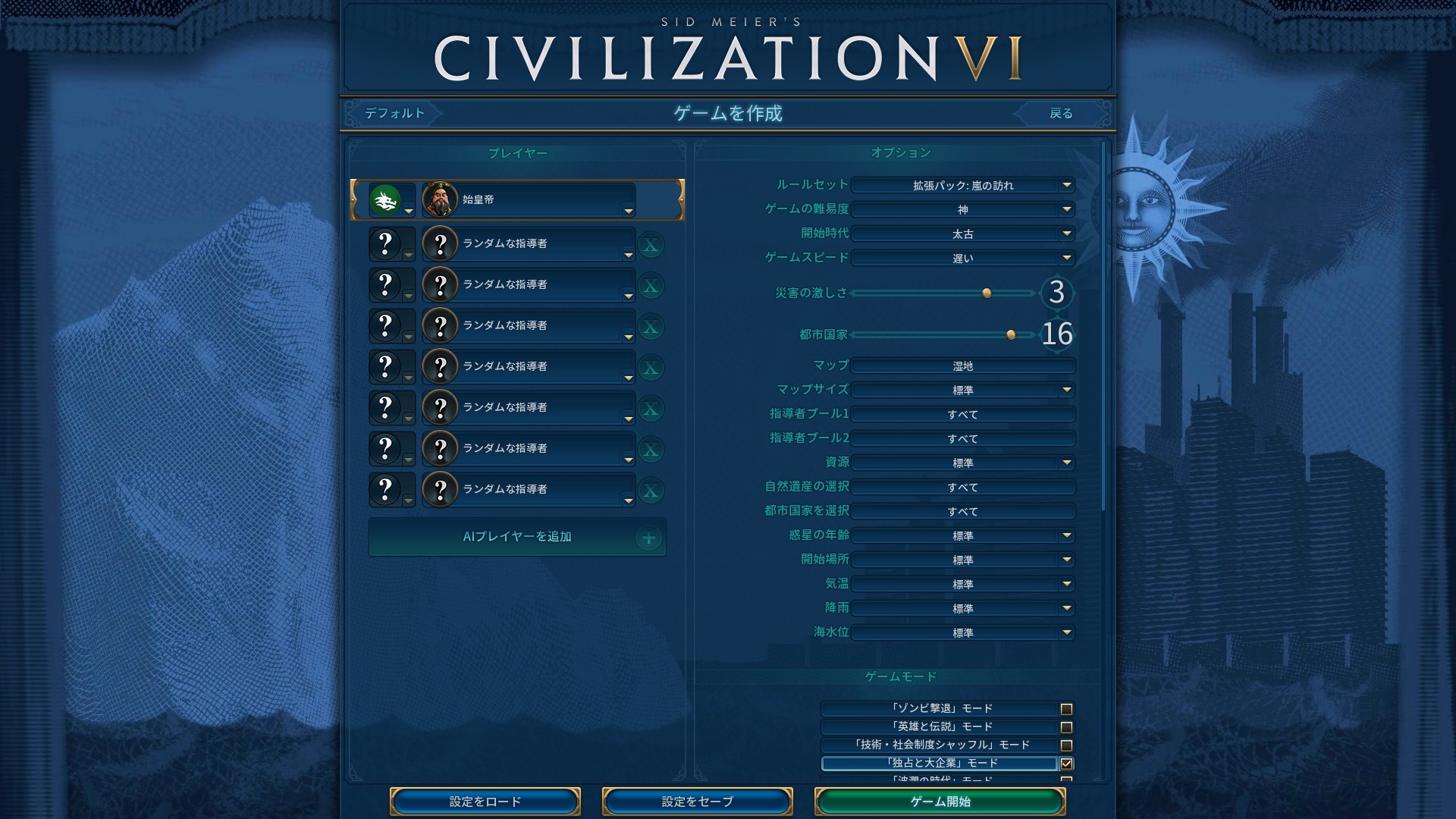Image resolution: width=1456 pixels, height=819 pixels.
Task: Switch to the デフォルト tab
Action: [x=394, y=113]
